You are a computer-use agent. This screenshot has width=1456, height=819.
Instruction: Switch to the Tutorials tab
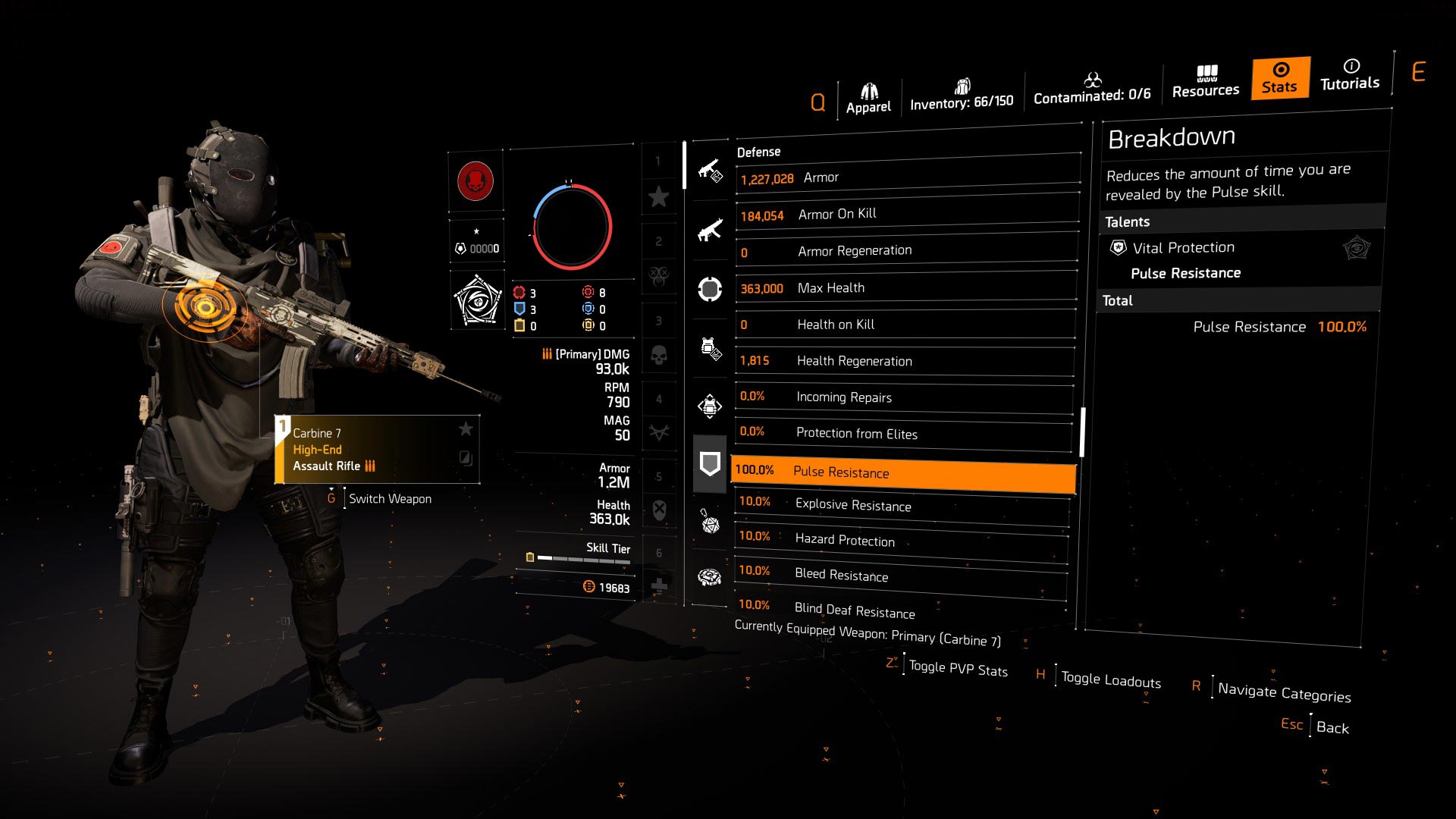[x=1349, y=76]
